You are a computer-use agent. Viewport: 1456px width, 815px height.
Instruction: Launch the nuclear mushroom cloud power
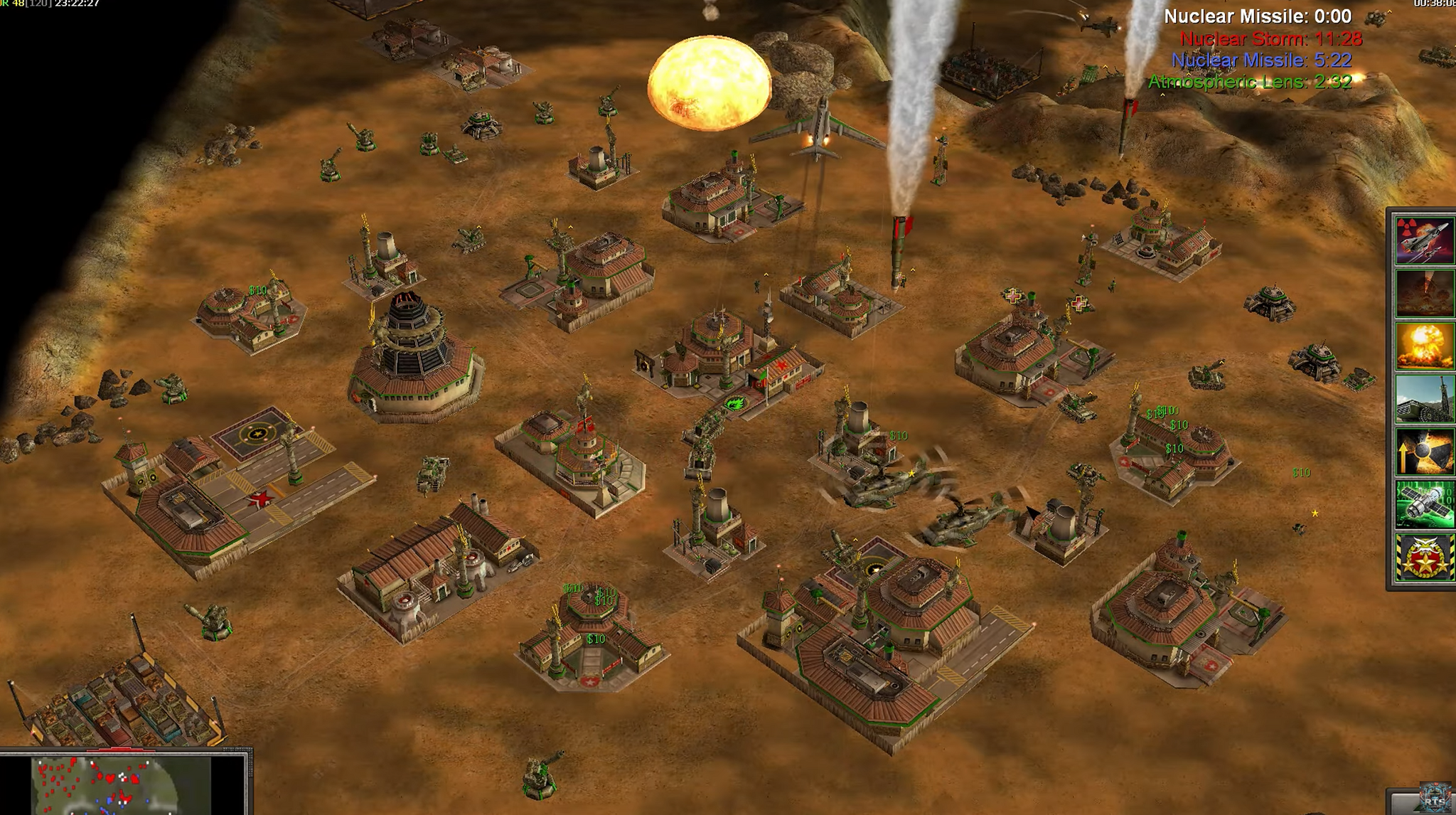tap(1424, 346)
